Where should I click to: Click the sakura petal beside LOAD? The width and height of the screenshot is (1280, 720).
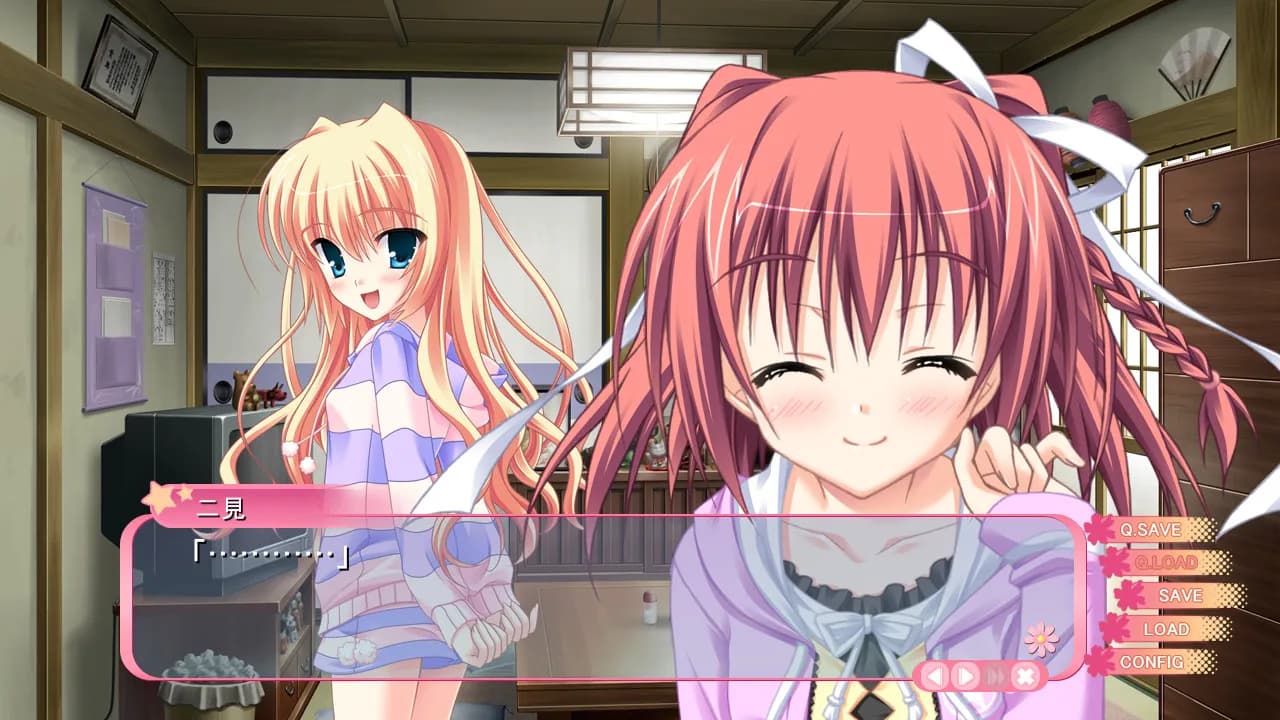1115,628
